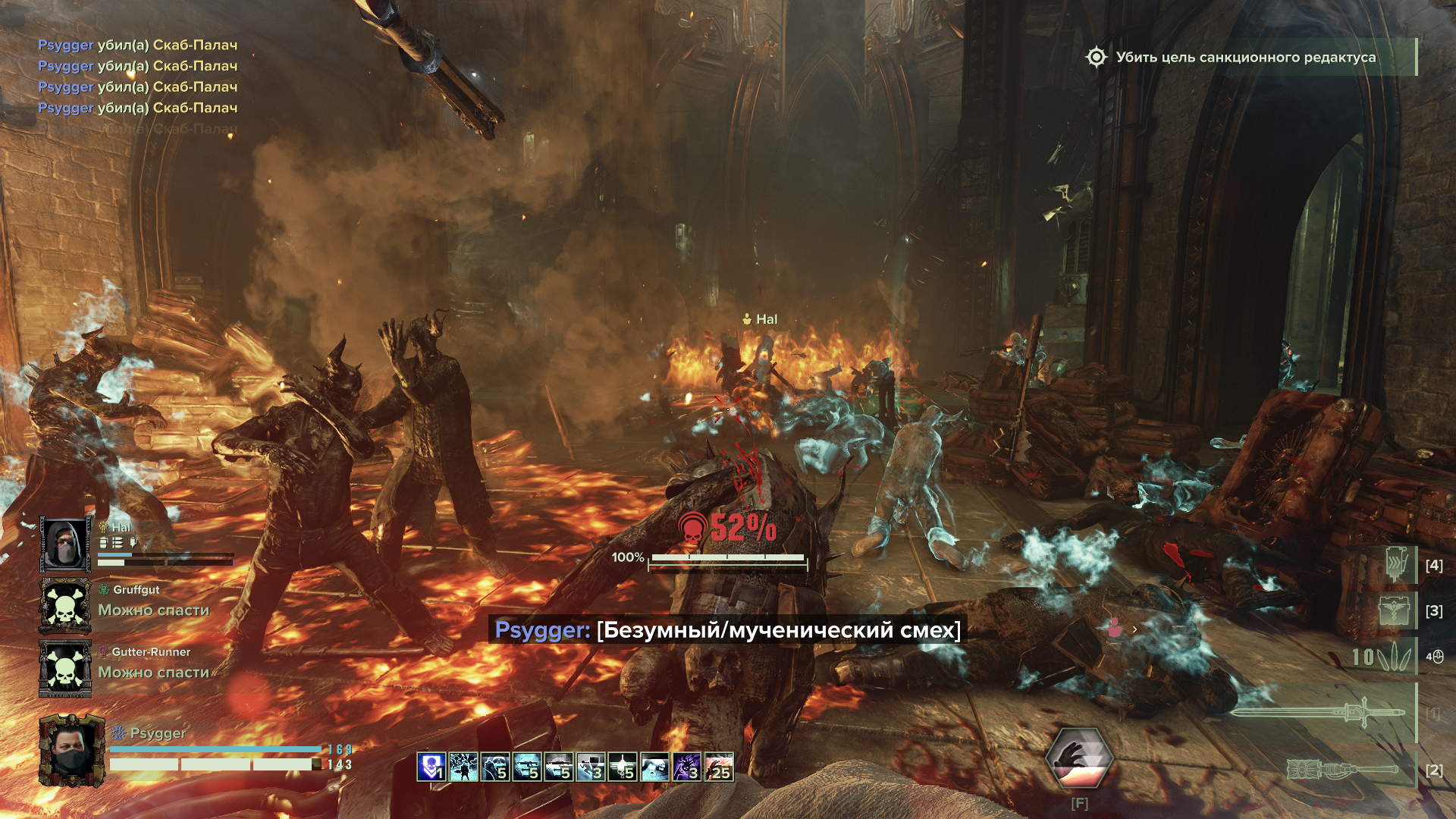This screenshot has height=819, width=1456.
Task: Click the top kill feed entry
Action: coord(137,45)
